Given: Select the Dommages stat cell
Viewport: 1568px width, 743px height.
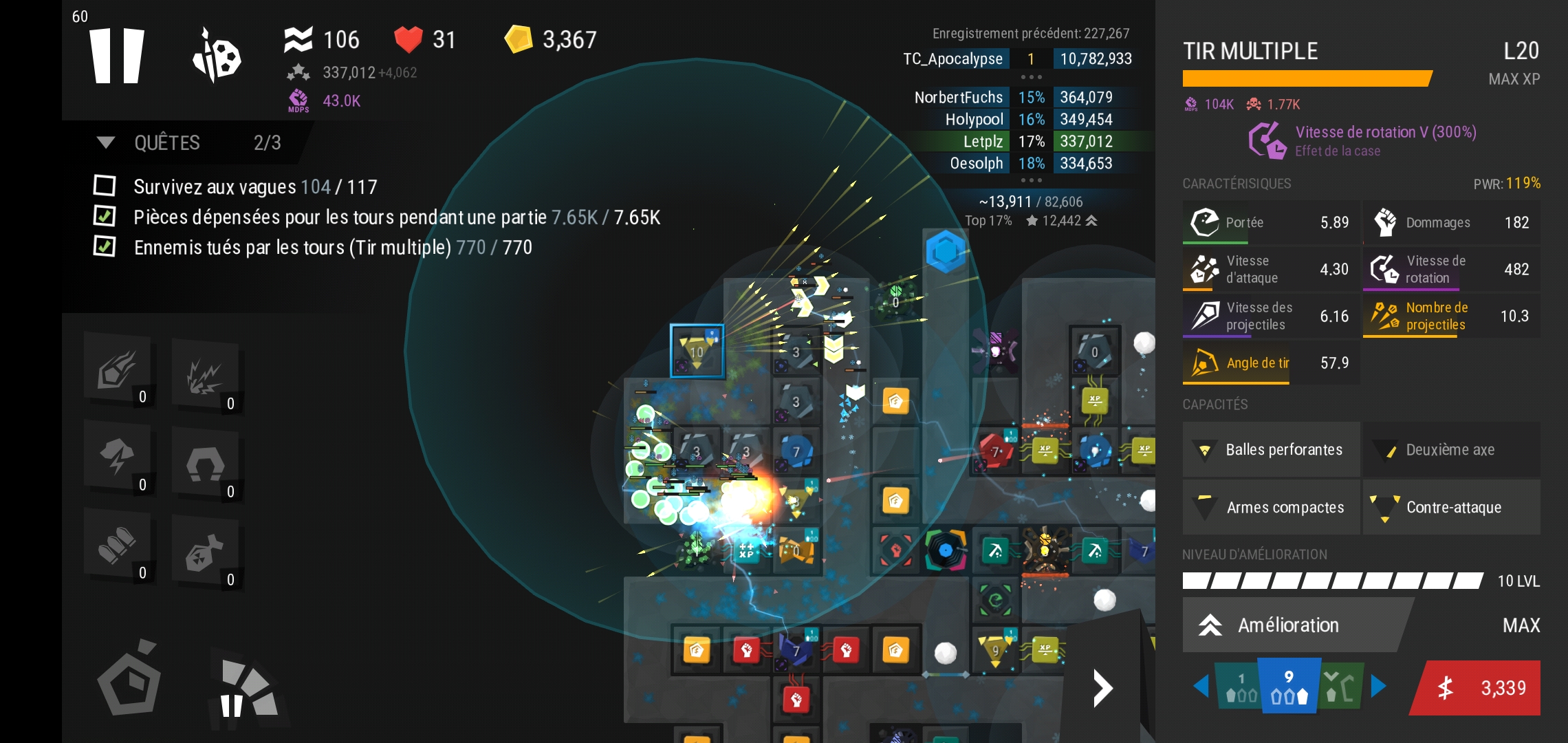Looking at the screenshot, I should tap(1451, 222).
